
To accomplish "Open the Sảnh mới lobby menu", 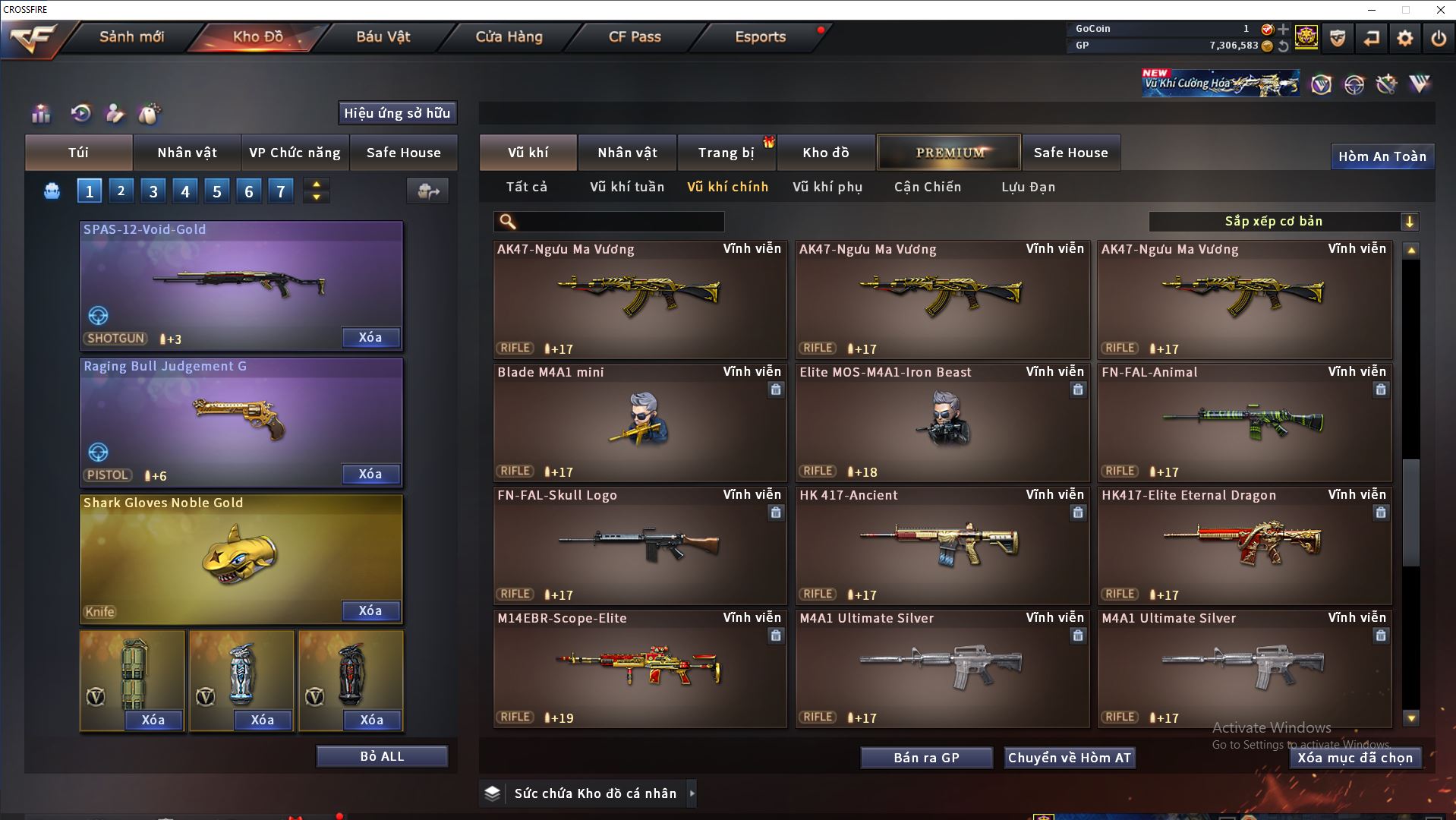I will tap(131, 36).
